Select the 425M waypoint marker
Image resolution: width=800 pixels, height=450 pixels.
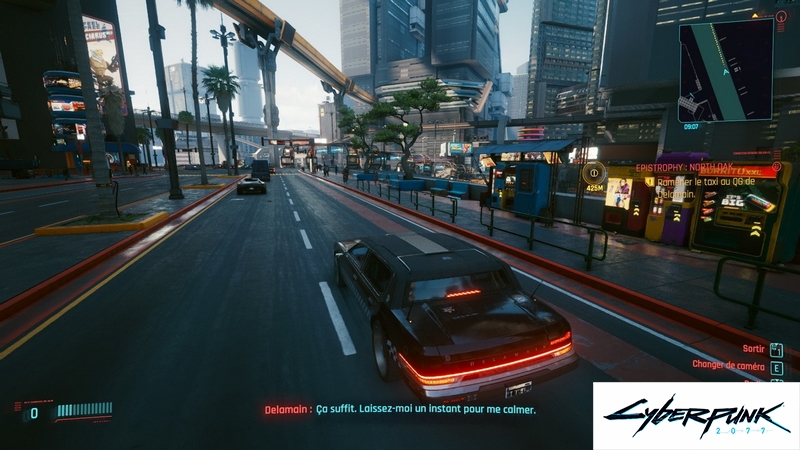pyautogui.click(x=594, y=174)
